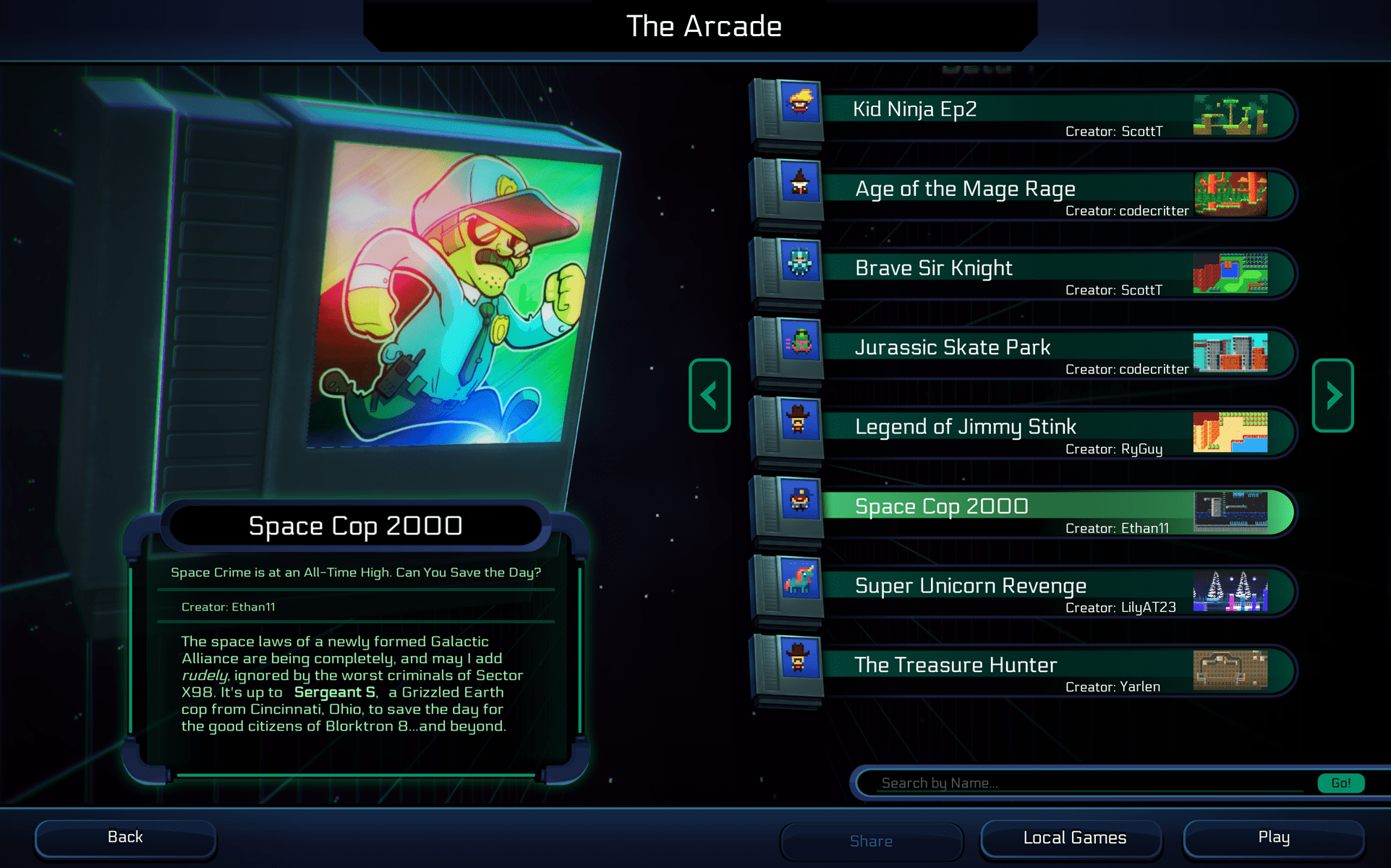Click the Share button
1391x868 pixels.
[871, 841]
